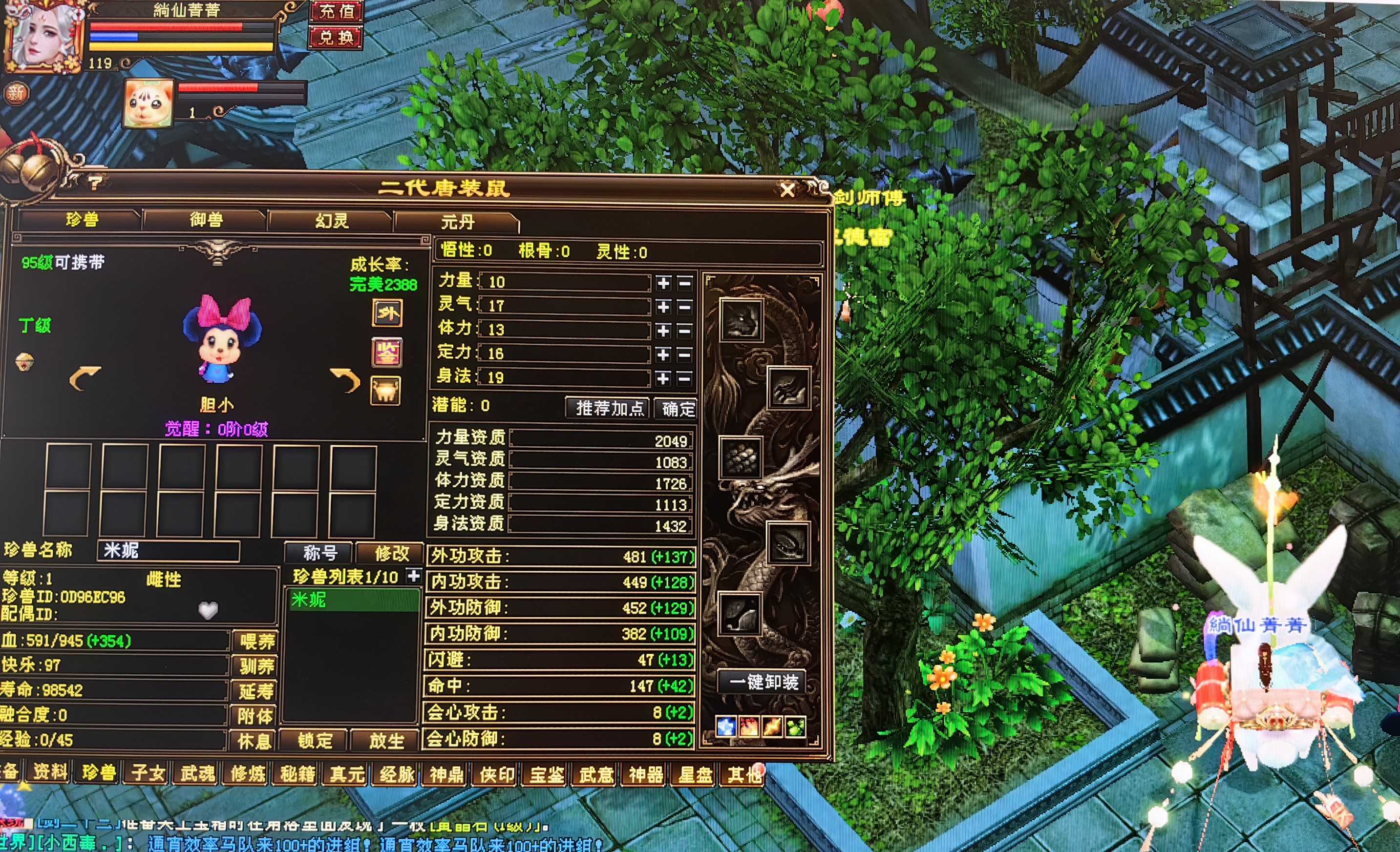
Task: Click 推荐加点 recommended points button
Action: [609, 408]
